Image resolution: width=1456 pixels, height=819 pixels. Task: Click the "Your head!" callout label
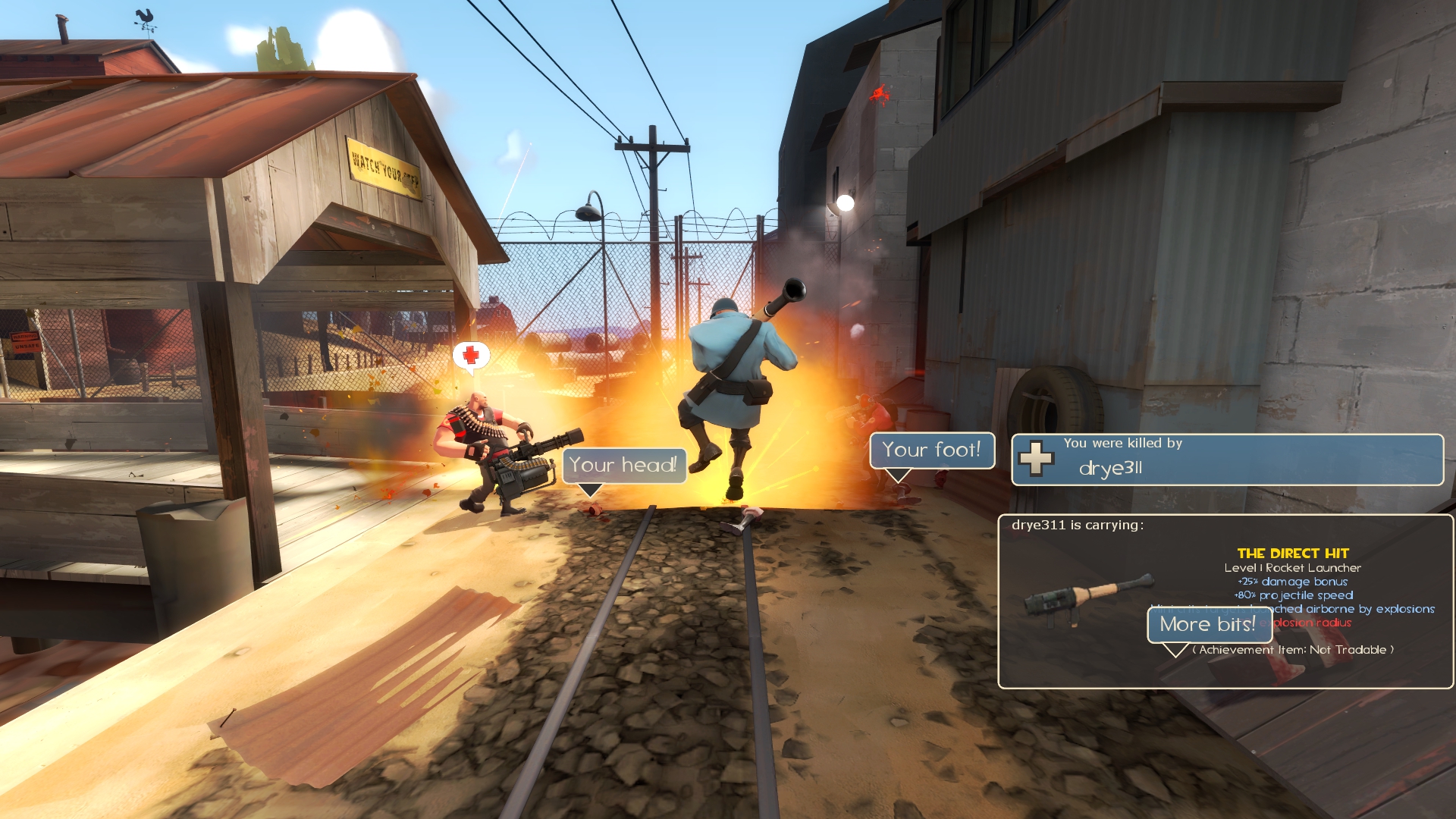click(x=623, y=465)
